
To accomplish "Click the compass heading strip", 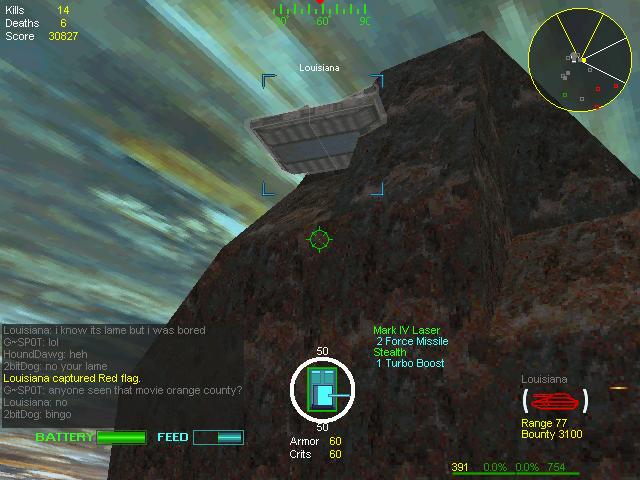I will 321,14.
